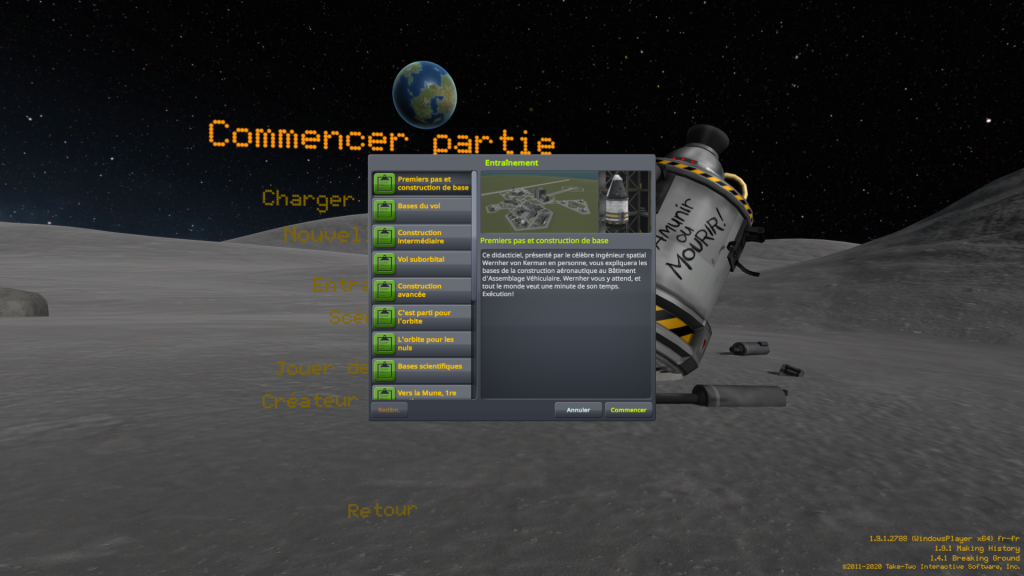Choose the Construction avancée tutorial
Screen dimensions: 1024x576
click(x=423, y=290)
